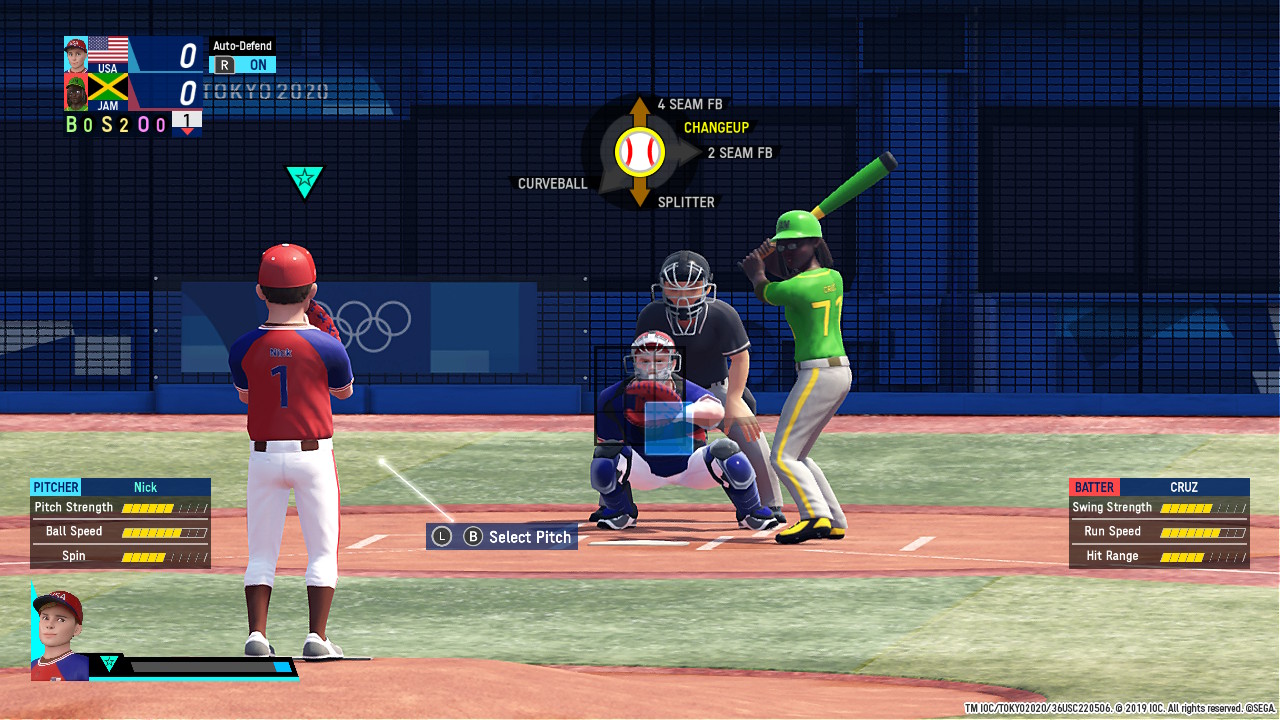Click the BATTER CRUZ panel header
Screen dimensions: 1280x720
[x=1158, y=487]
